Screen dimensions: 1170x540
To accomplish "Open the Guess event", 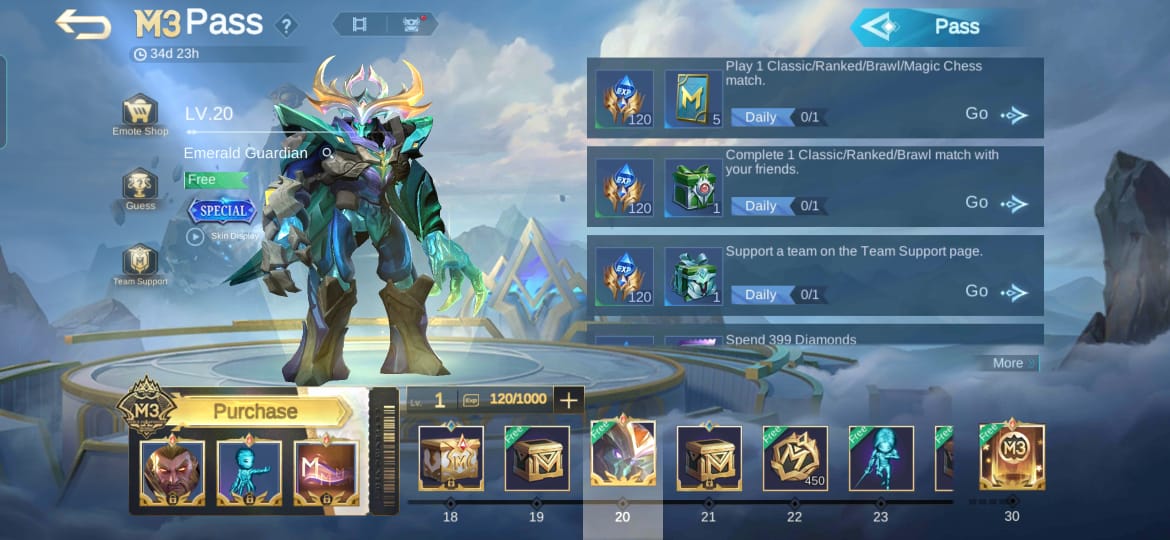I will [x=140, y=187].
